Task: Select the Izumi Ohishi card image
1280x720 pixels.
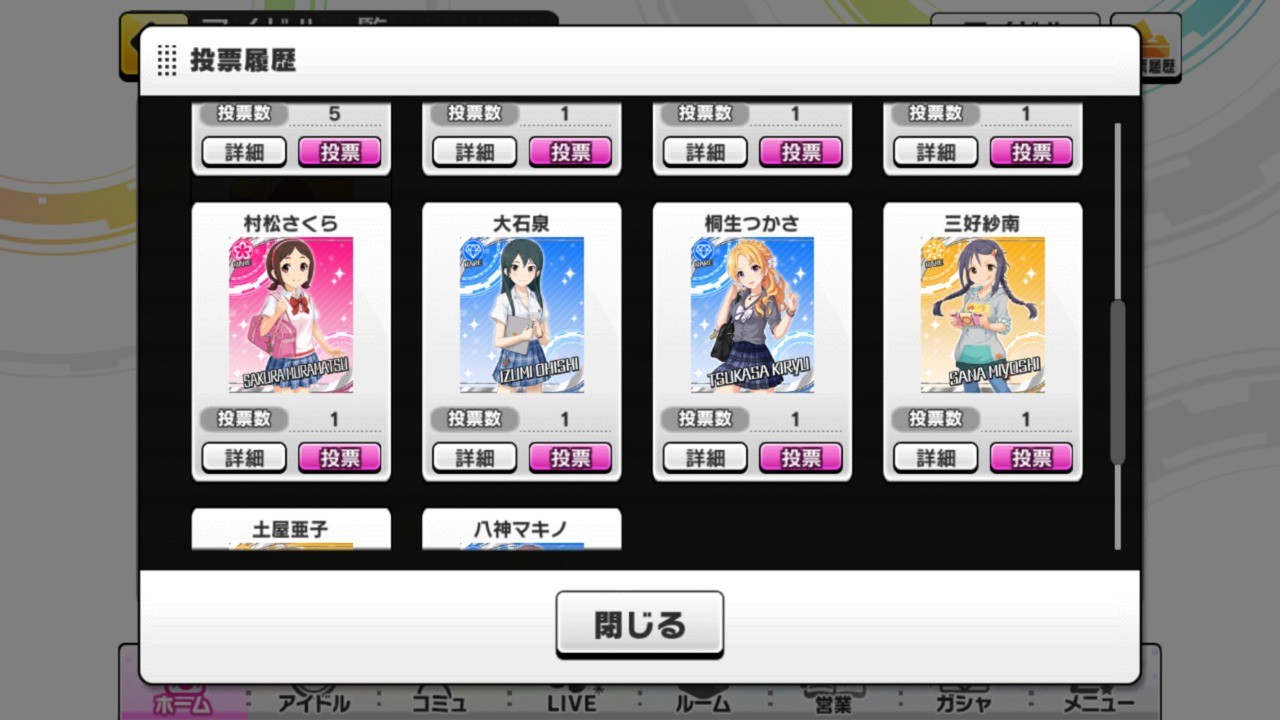Action: [522, 314]
